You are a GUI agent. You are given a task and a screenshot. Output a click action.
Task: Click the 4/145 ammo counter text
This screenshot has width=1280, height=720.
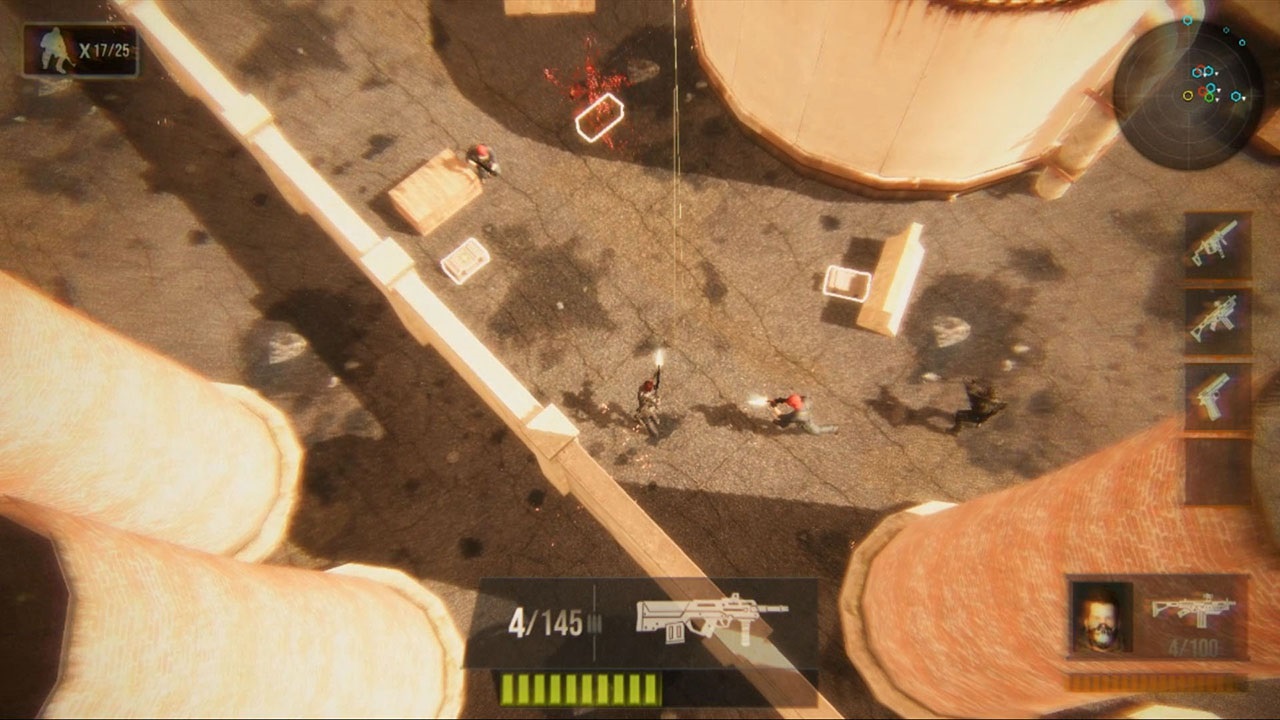click(546, 622)
